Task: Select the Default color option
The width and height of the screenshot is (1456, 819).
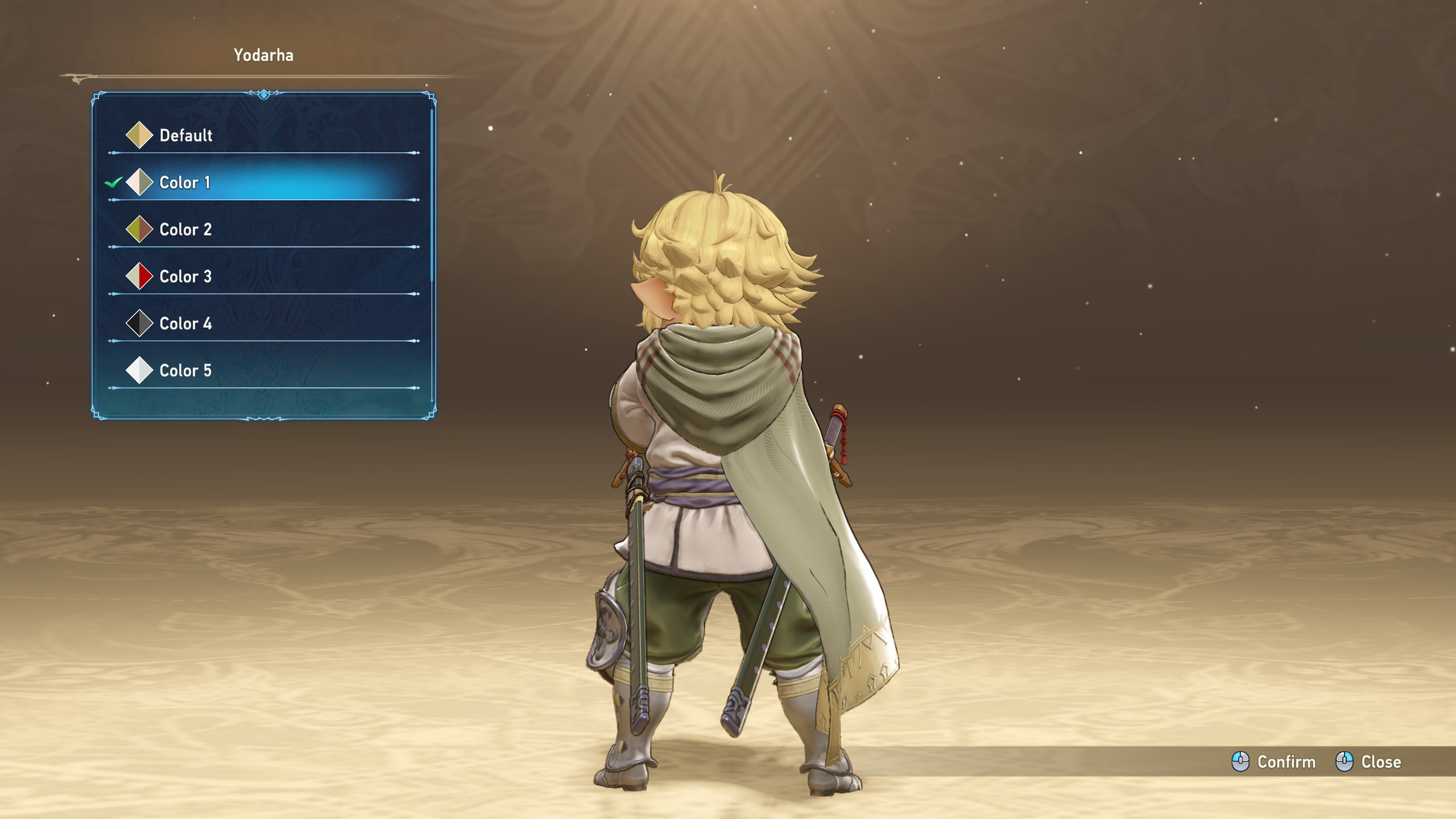Action: [185, 135]
